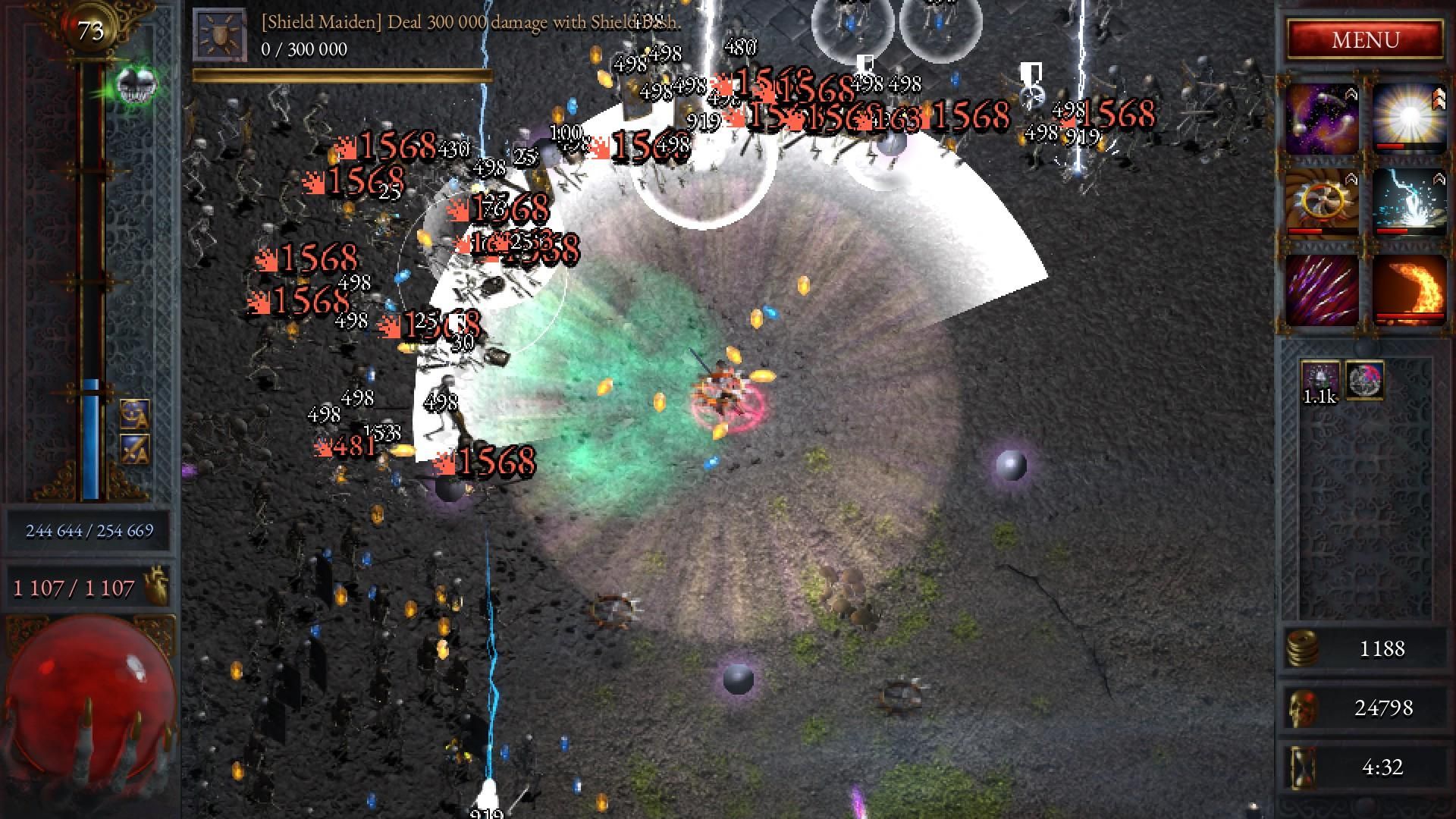Choose the lightning strike ability icon

pos(1408,203)
